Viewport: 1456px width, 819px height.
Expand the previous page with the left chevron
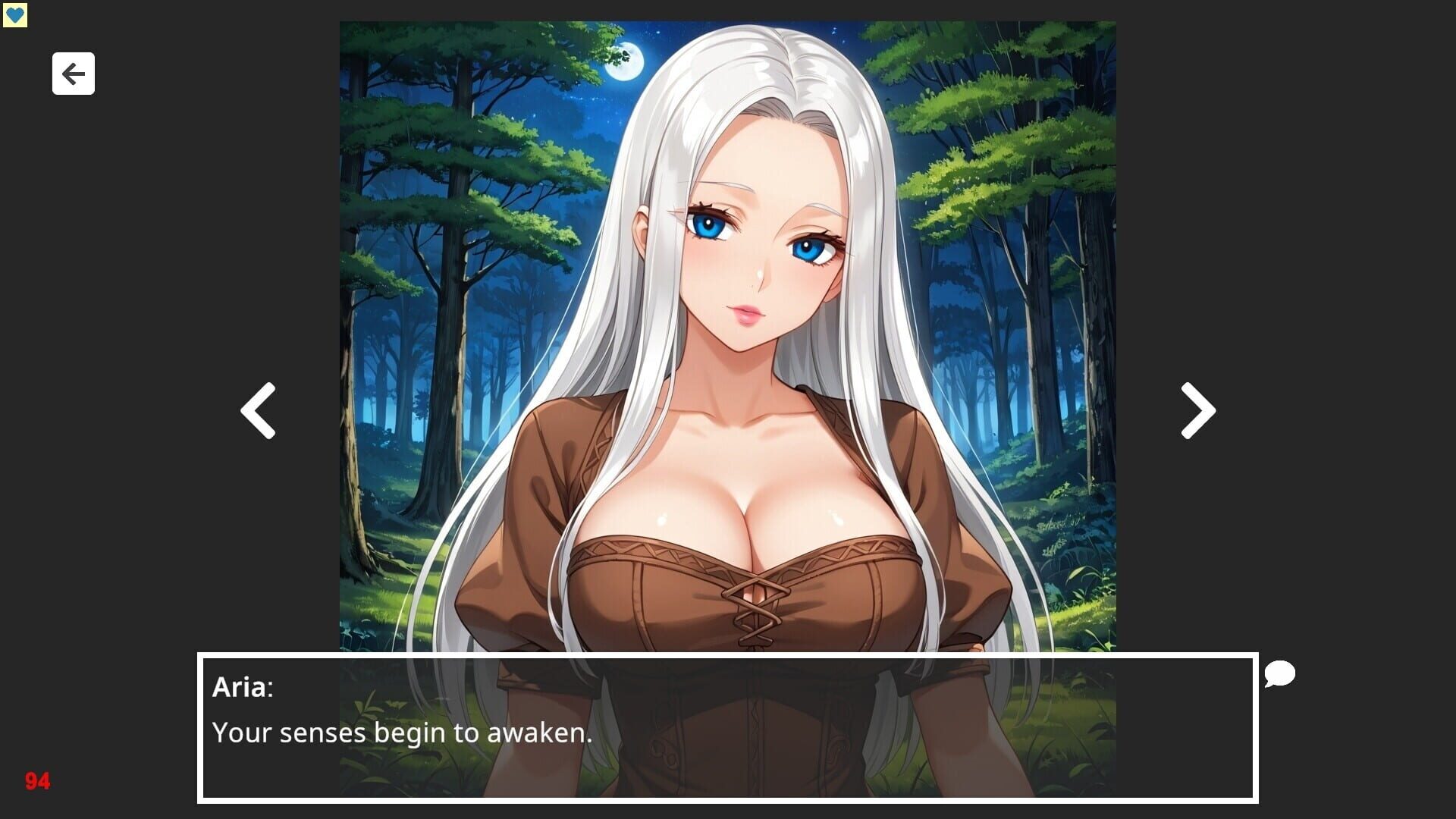click(x=258, y=410)
